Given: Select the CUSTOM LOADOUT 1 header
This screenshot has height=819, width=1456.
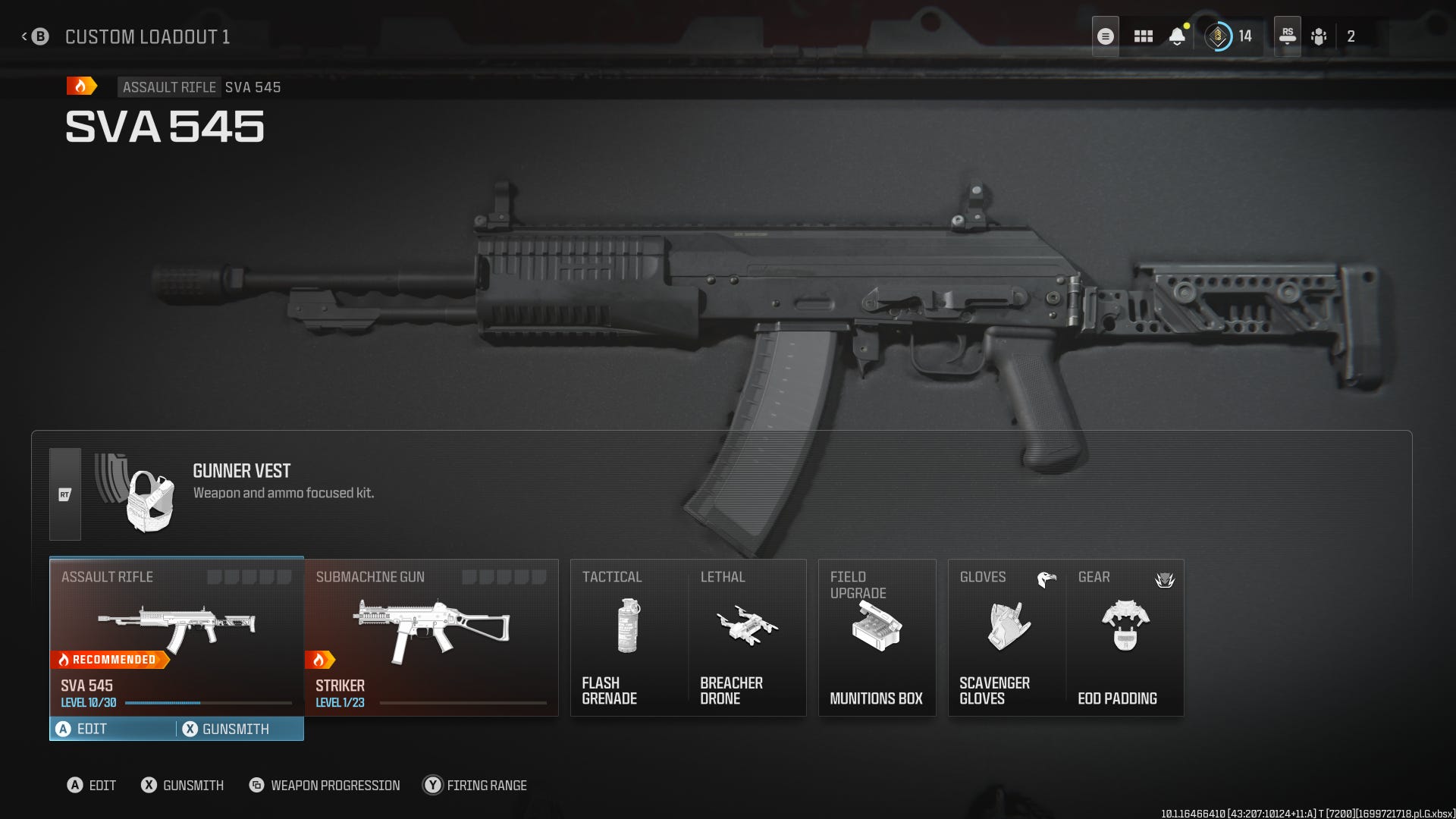Looking at the screenshot, I should 148,36.
